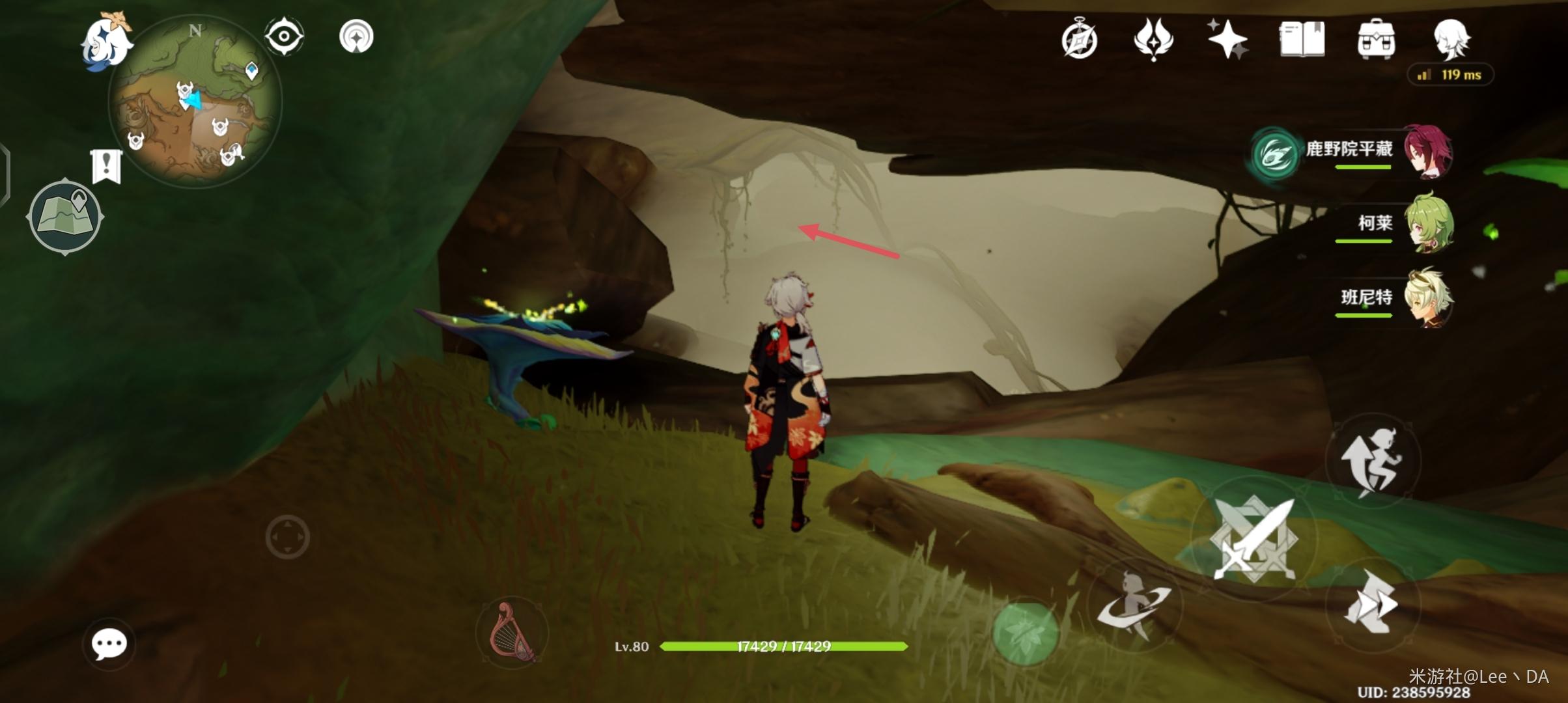Toggle Elemental Sight eye icon

point(284,36)
